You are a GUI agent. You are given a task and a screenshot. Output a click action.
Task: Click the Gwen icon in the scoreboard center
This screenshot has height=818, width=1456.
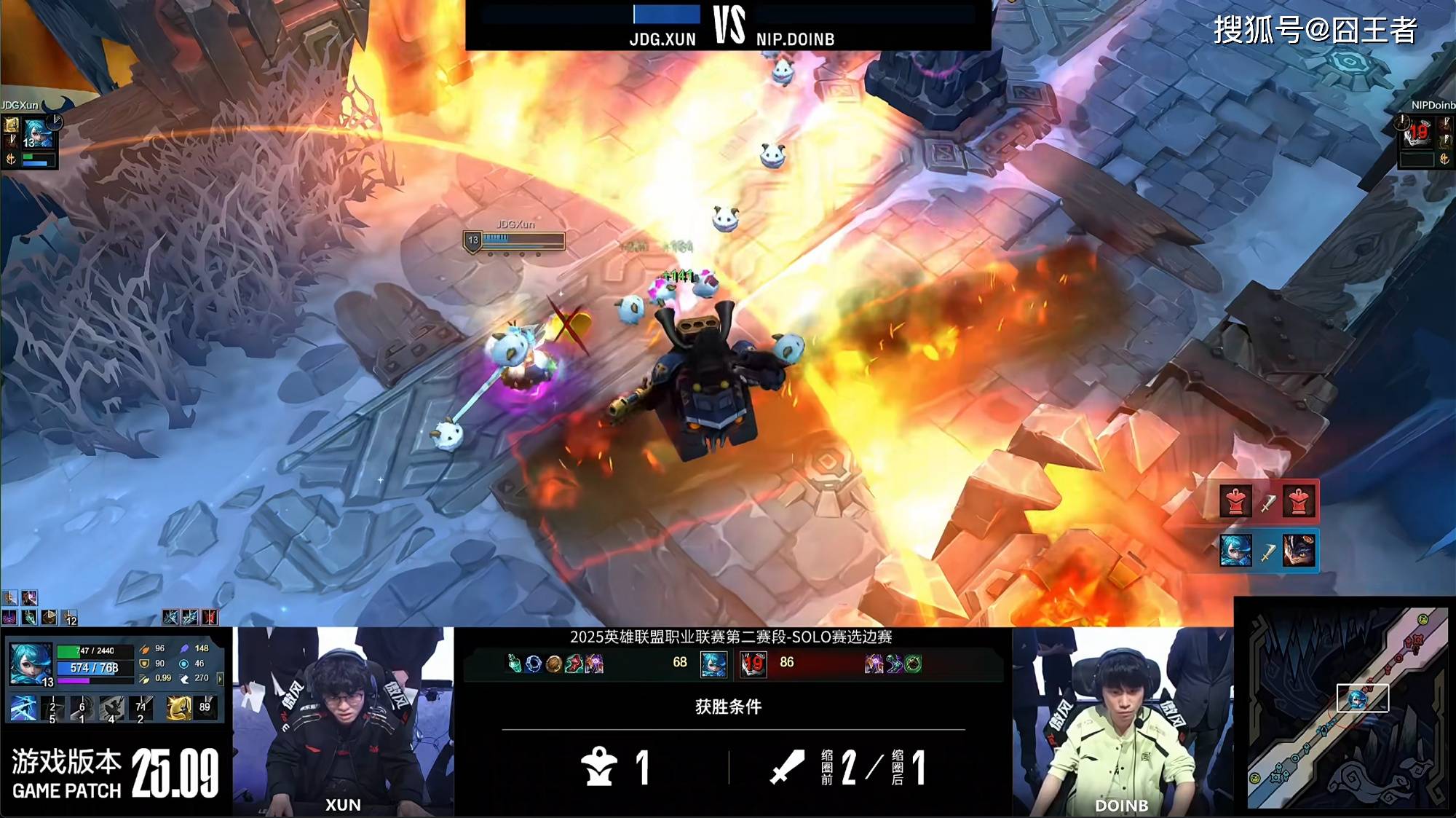[713, 664]
